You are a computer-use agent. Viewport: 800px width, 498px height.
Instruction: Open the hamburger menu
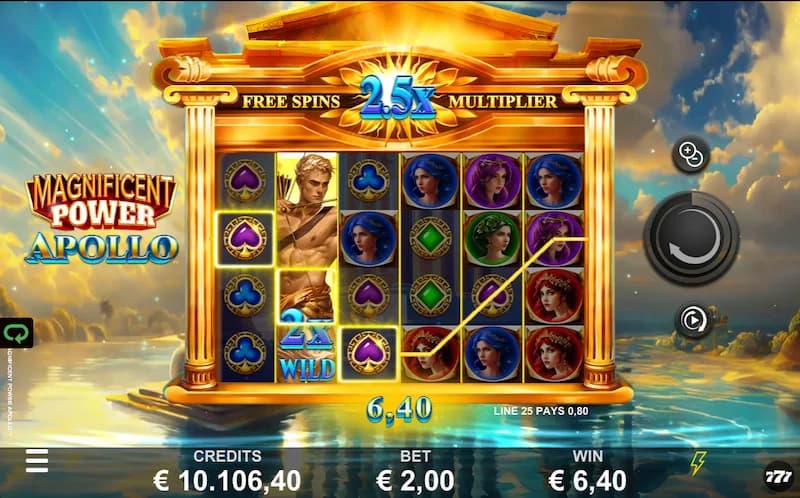pos(37,460)
